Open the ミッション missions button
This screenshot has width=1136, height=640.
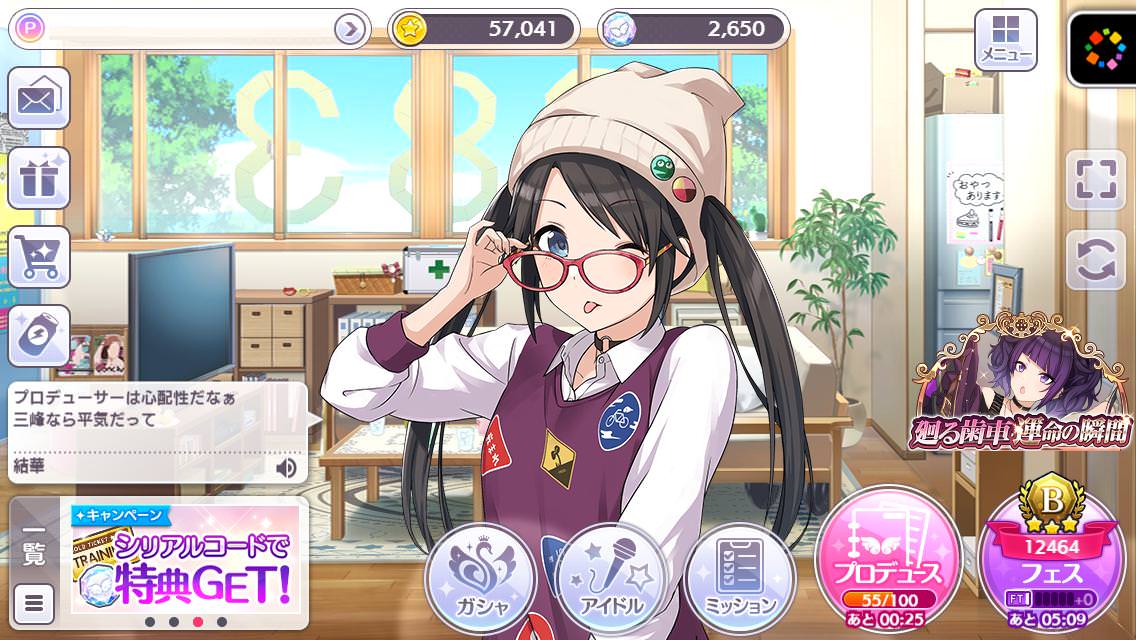(741, 578)
